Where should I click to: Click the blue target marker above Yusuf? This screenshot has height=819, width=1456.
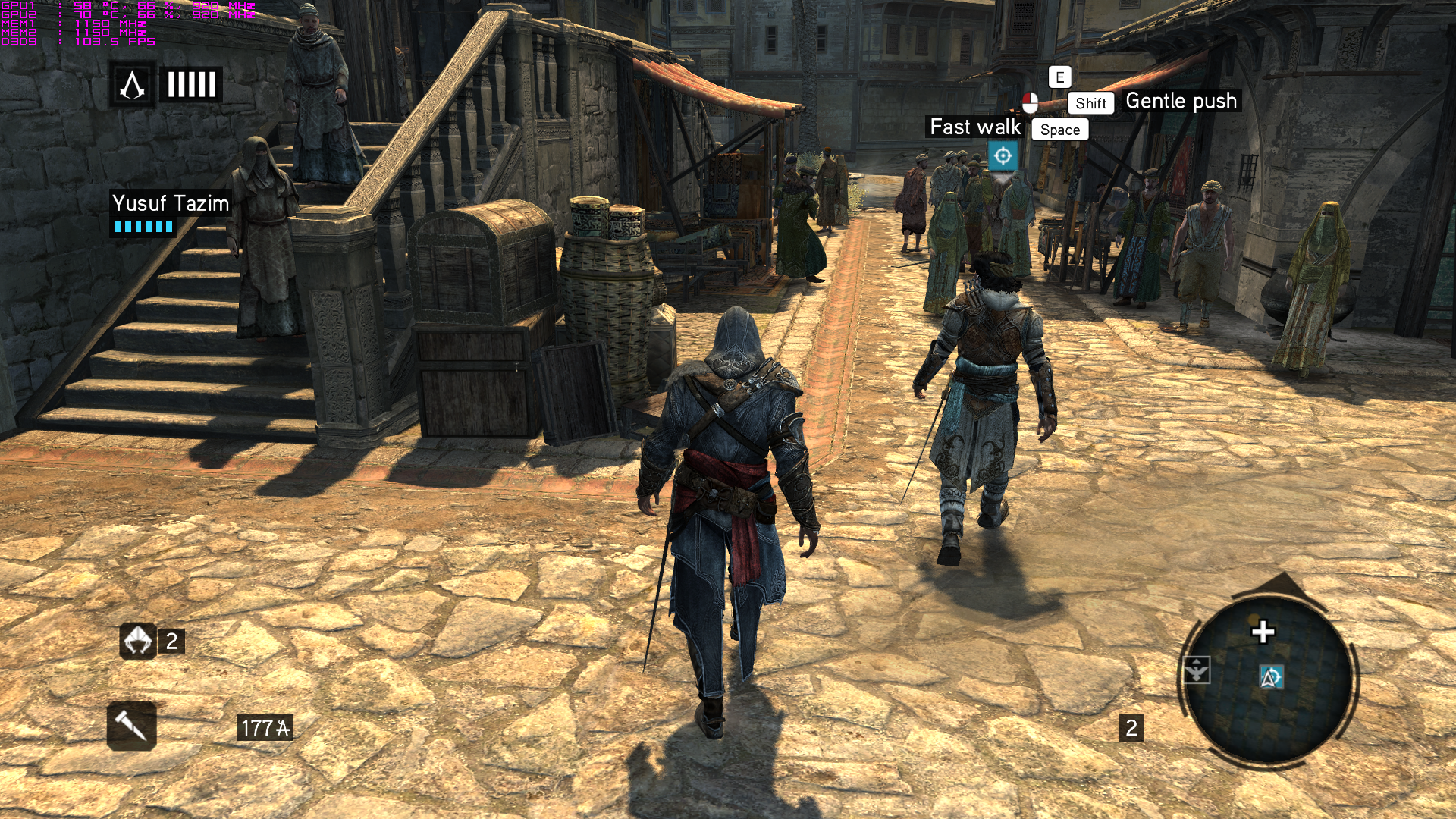pyautogui.click(x=1003, y=156)
